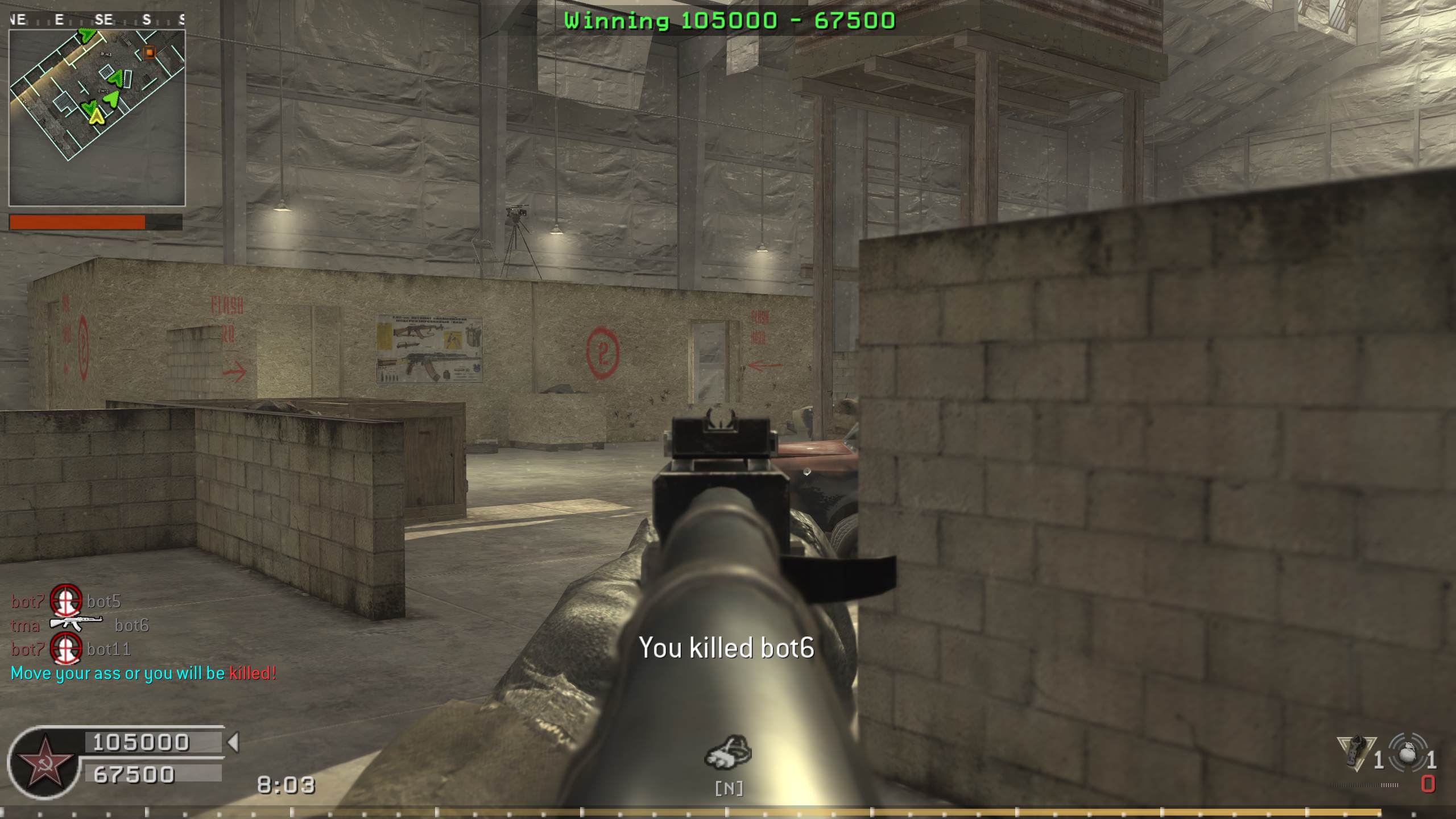Activate the night vision goggles icon
Viewport: 1456px width, 819px height.
[728, 752]
